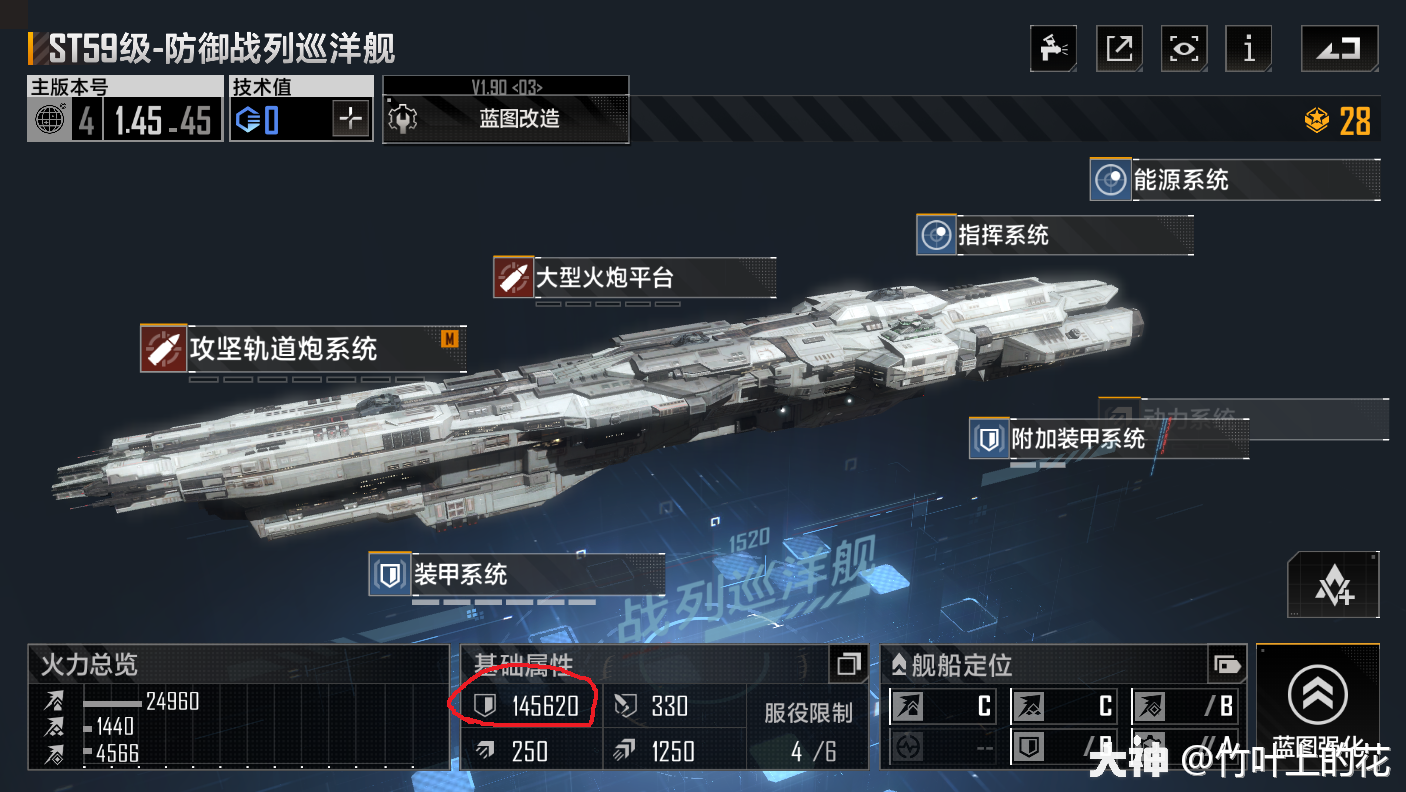Expand 基础属性 using its corner icon

click(x=849, y=664)
